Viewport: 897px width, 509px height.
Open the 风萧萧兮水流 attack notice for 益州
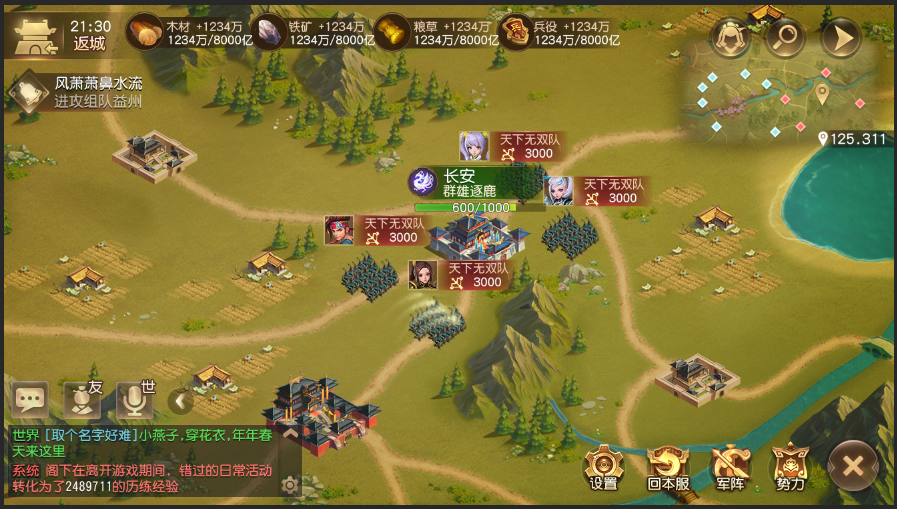coord(78,92)
